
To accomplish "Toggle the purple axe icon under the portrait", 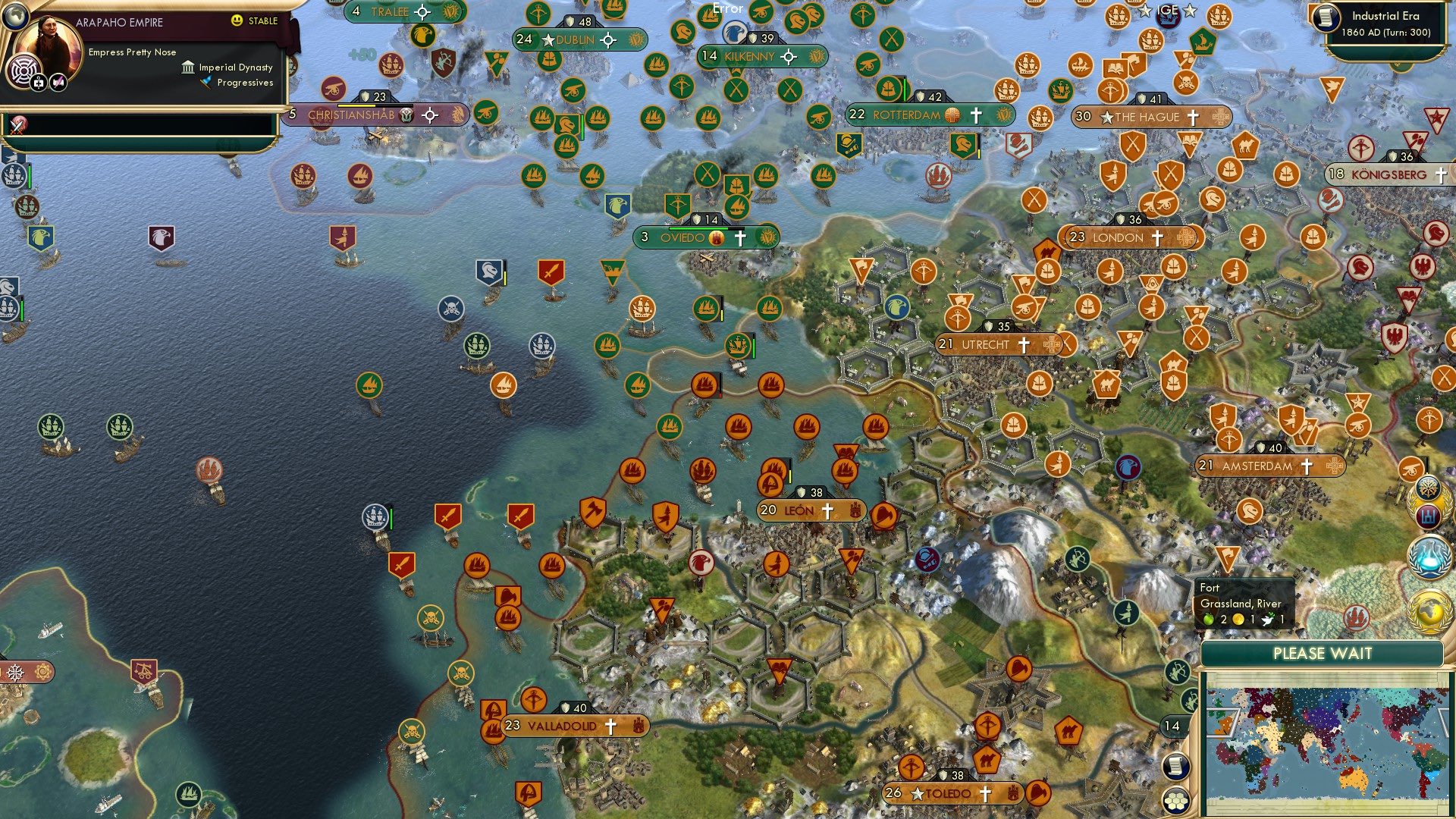I will coord(58,83).
